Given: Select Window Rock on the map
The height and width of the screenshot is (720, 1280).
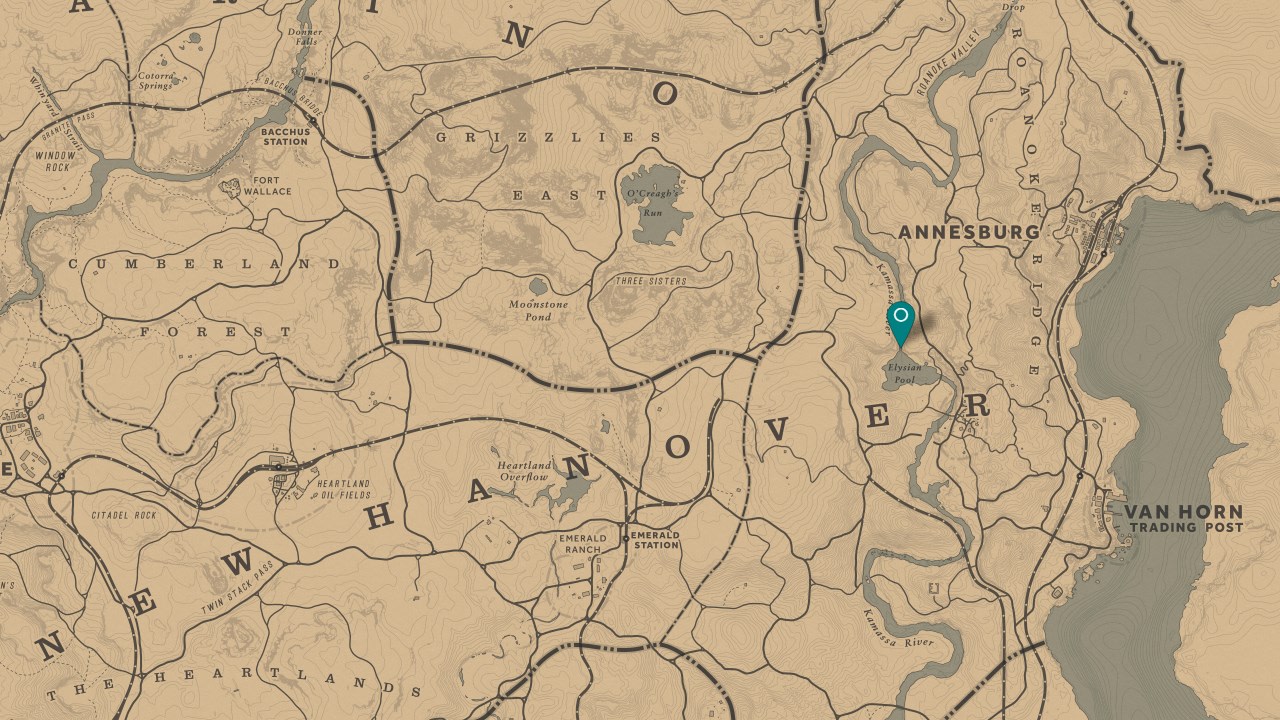Looking at the screenshot, I should (55, 162).
